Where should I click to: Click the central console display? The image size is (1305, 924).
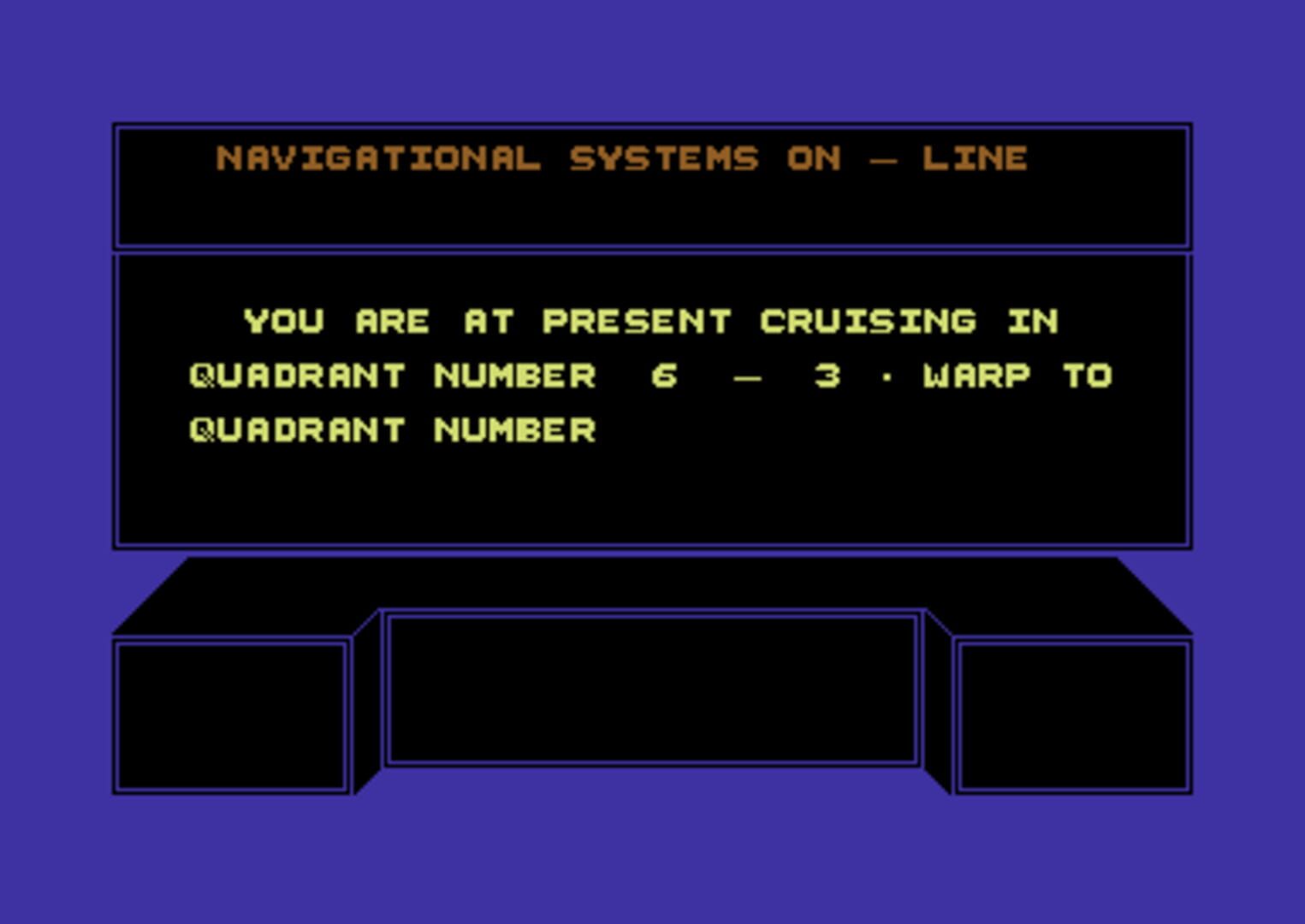(652, 689)
